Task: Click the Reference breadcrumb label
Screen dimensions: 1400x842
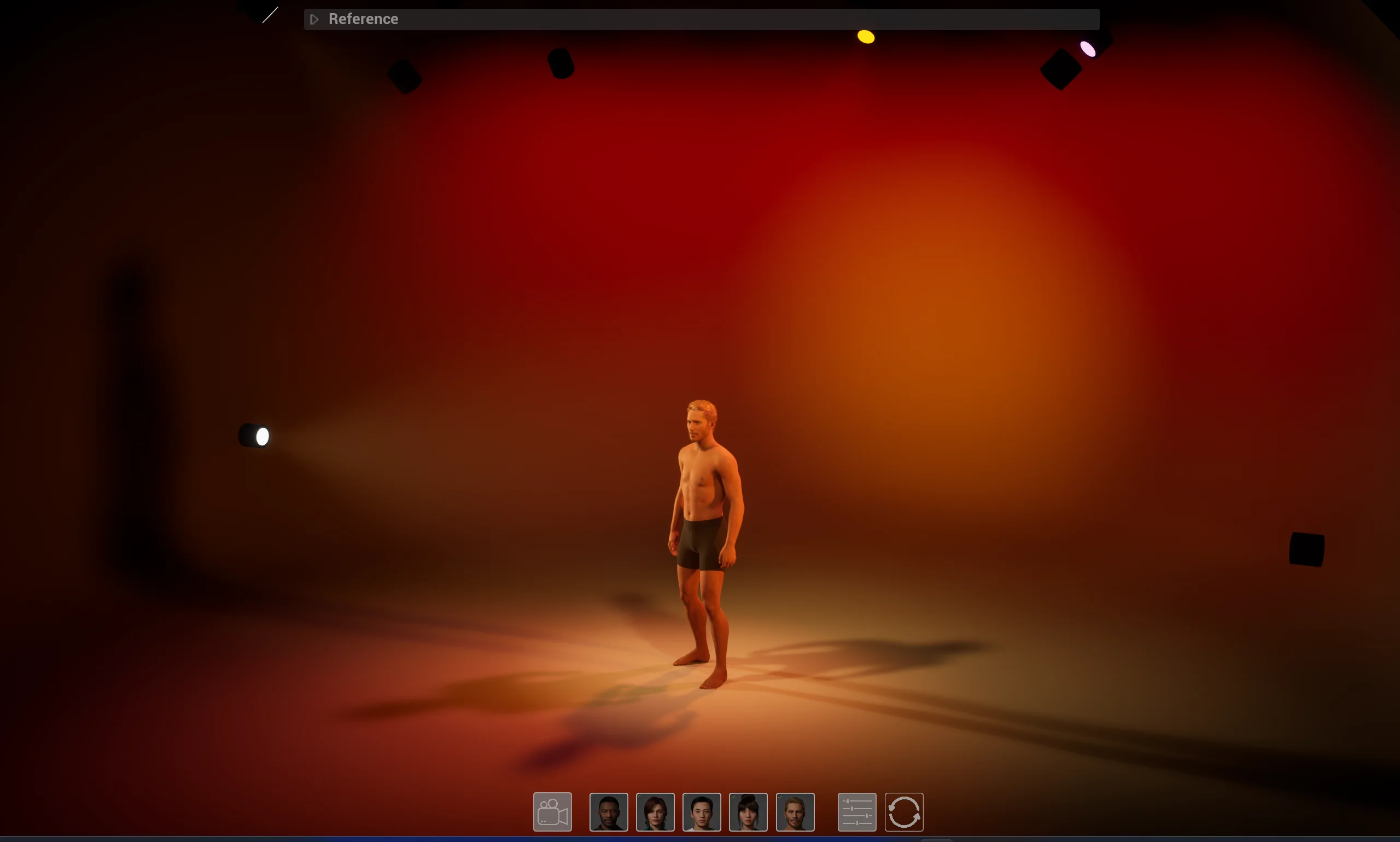Action: pyautogui.click(x=363, y=19)
